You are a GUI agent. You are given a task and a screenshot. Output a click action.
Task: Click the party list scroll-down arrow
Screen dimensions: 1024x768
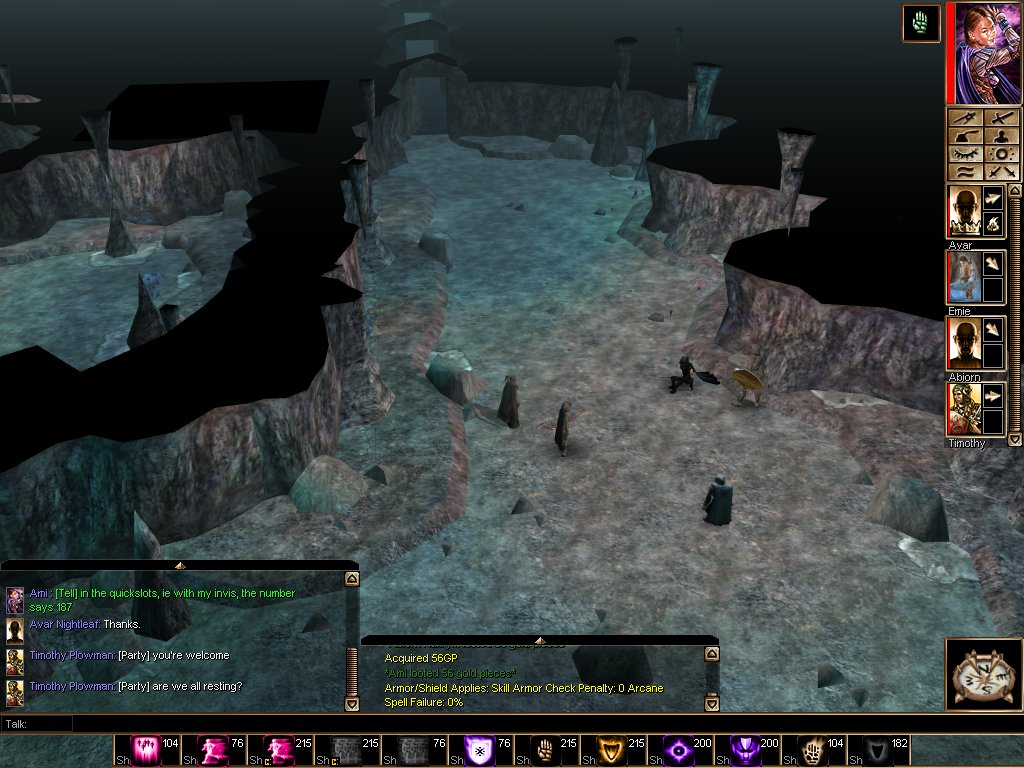point(1014,439)
